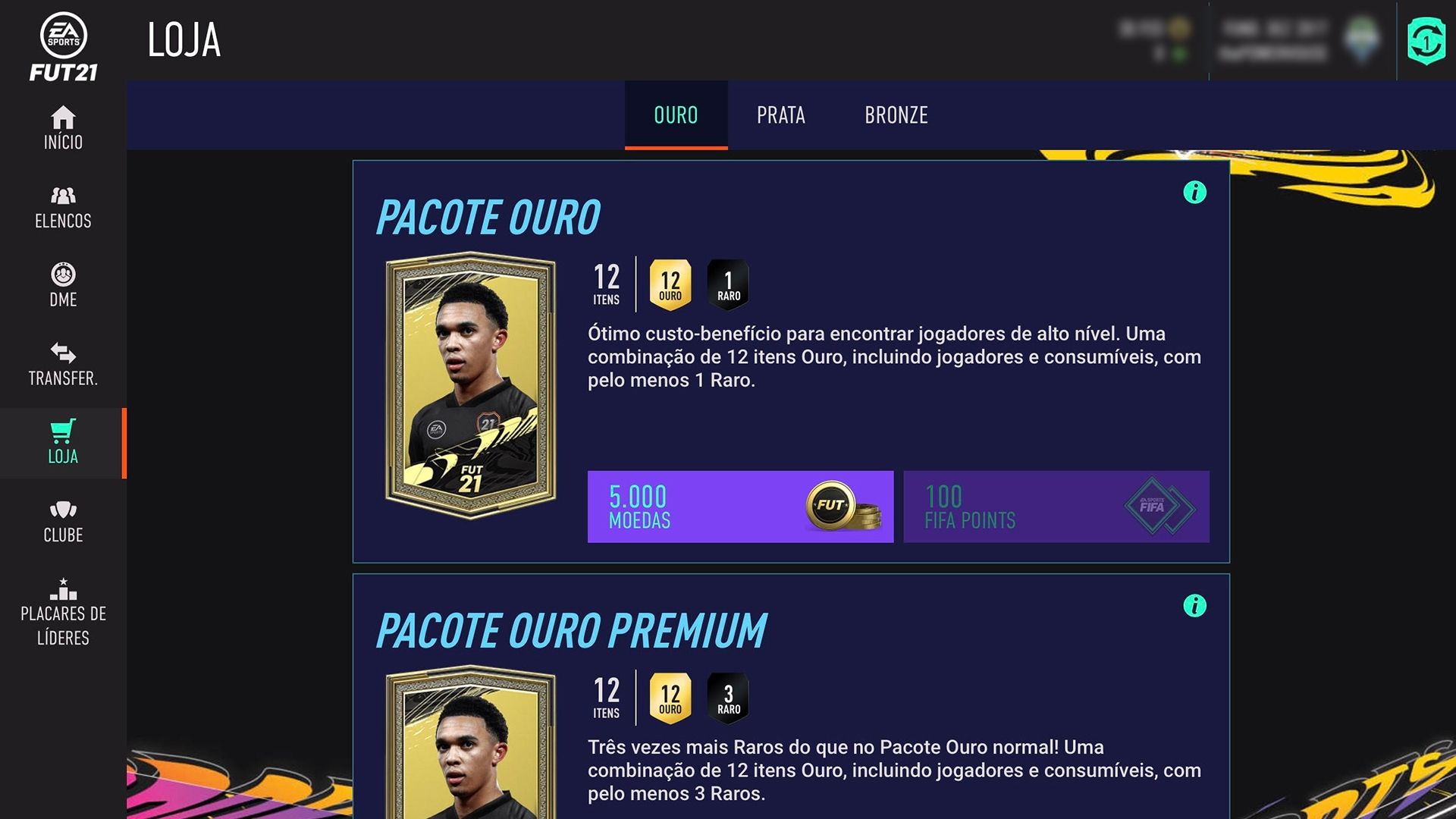
Task: Open the info icon on Pacote Ouro
Action: click(1195, 193)
